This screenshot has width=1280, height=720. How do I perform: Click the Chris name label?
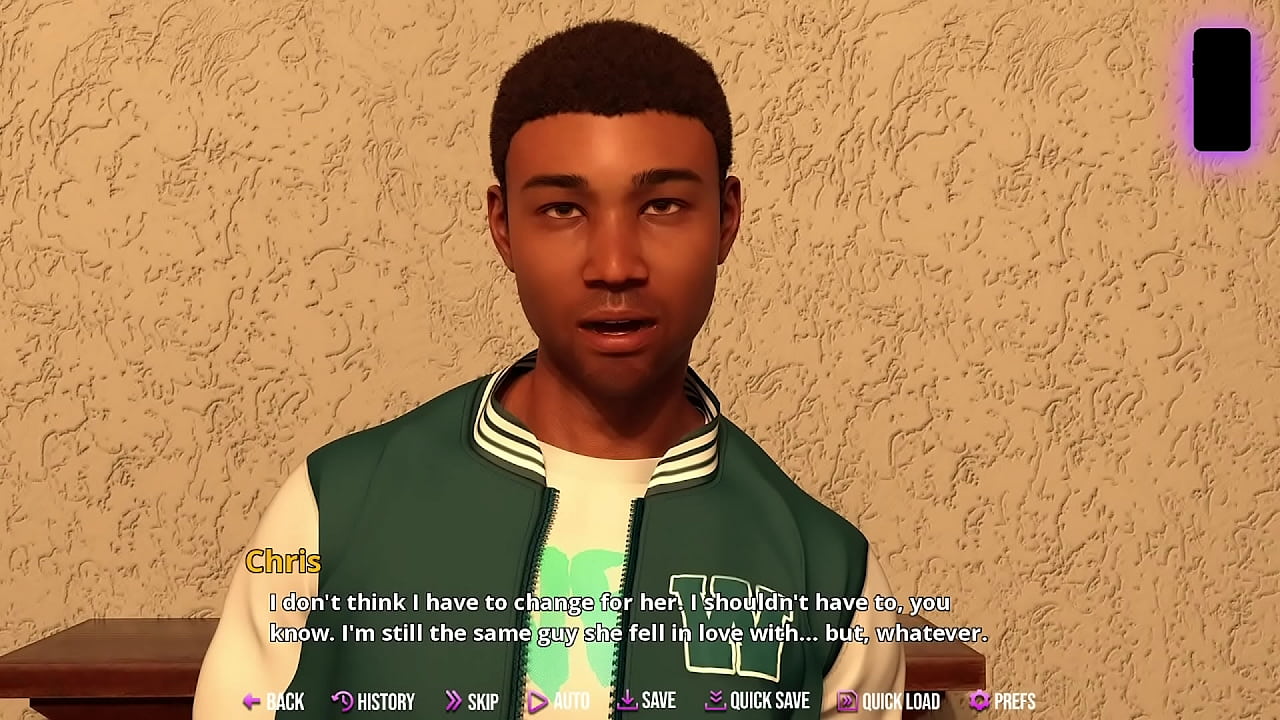tap(284, 562)
